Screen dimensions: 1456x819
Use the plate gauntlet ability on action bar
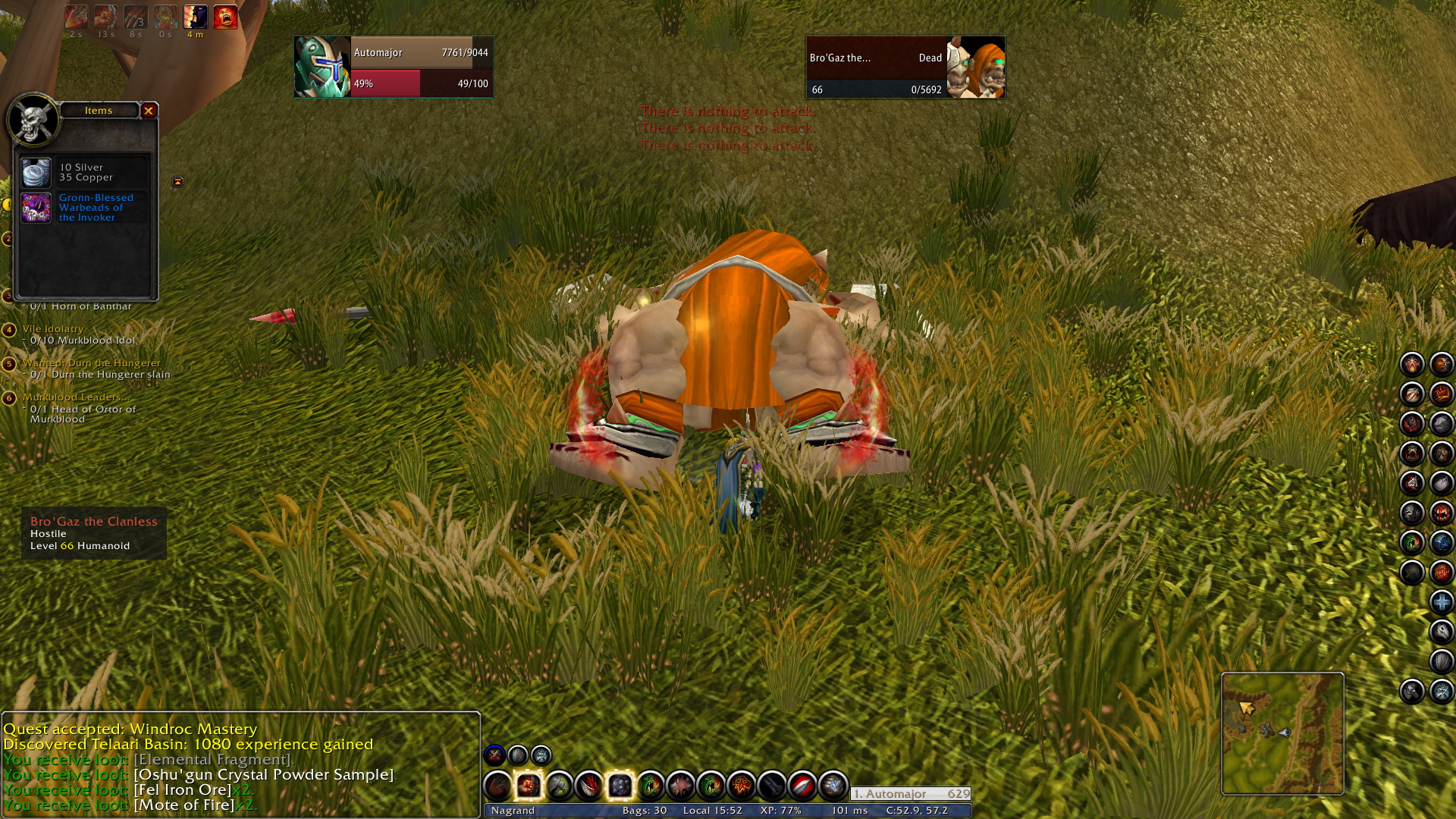coord(832,786)
